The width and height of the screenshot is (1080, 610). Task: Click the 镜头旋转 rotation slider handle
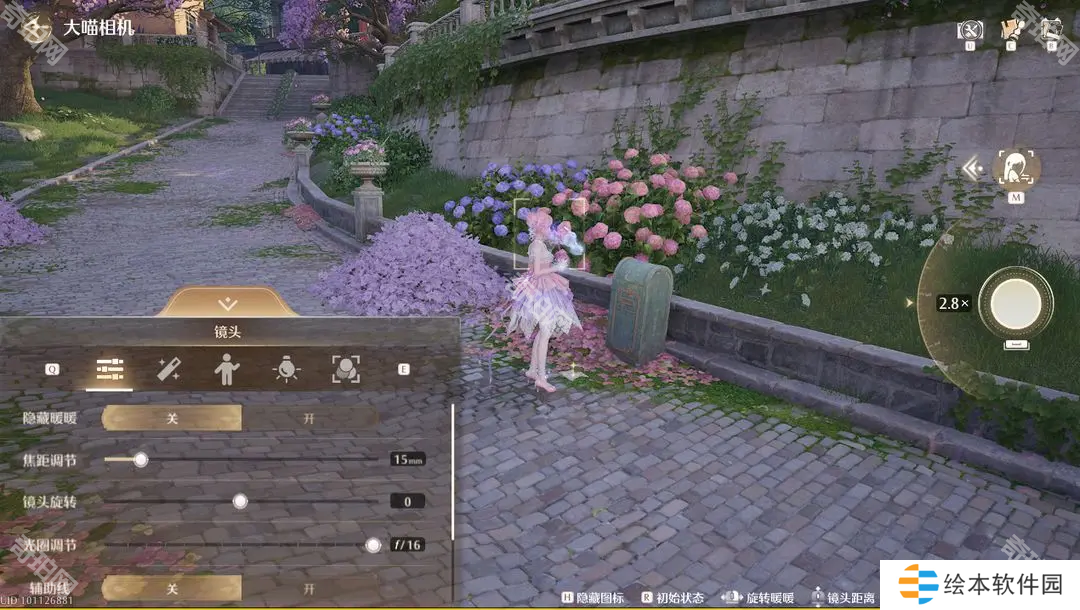(240, 501)
